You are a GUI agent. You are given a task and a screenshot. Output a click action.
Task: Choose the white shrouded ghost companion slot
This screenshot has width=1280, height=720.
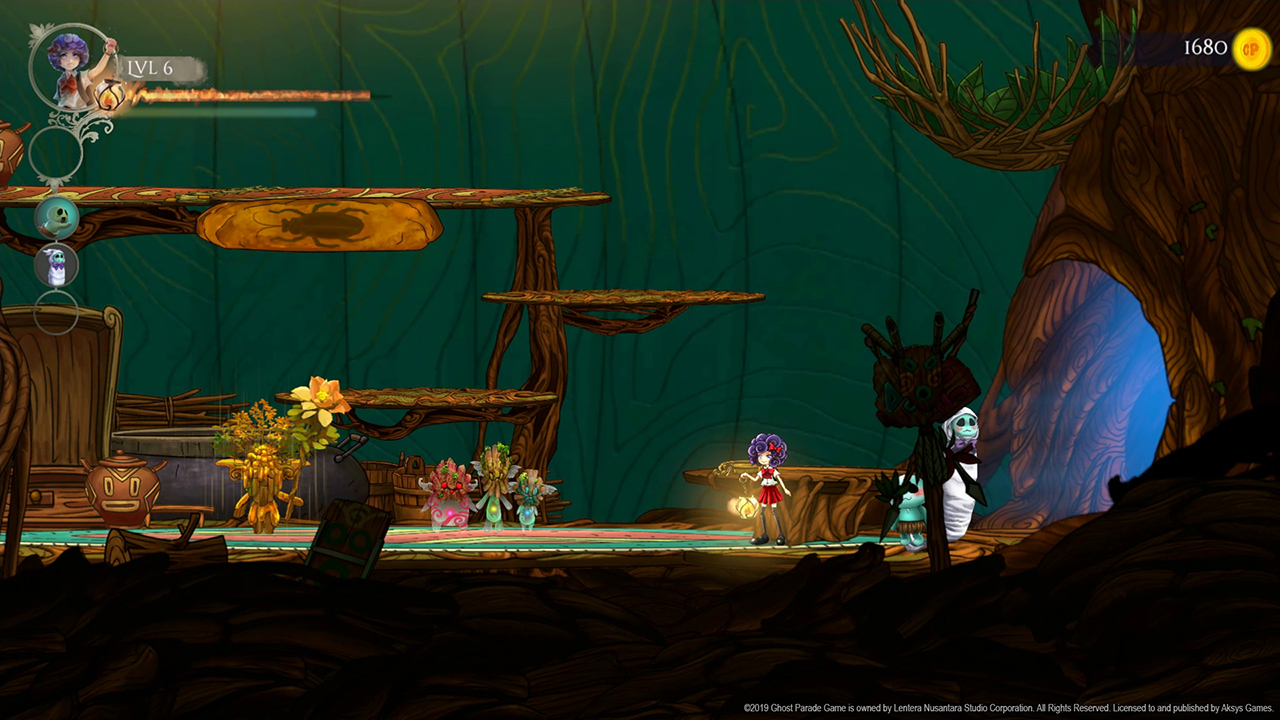[x=57, y=266]
